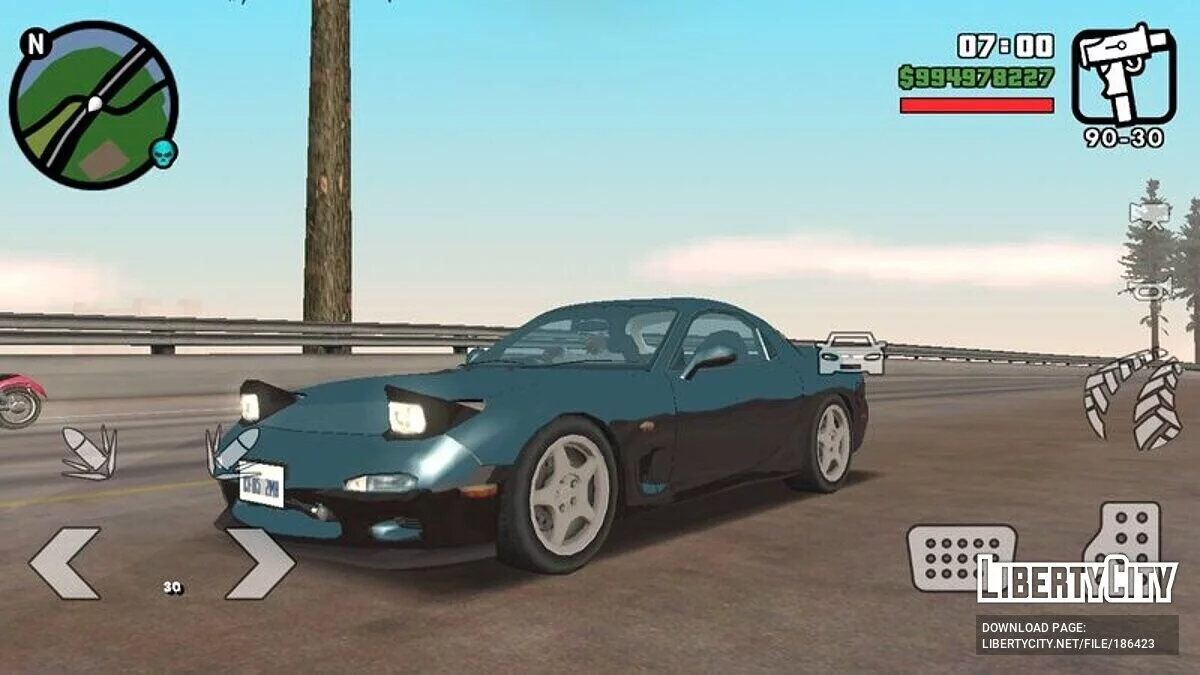Fire the left-pointing drive-by bullet icon

[x=88, y=452]
